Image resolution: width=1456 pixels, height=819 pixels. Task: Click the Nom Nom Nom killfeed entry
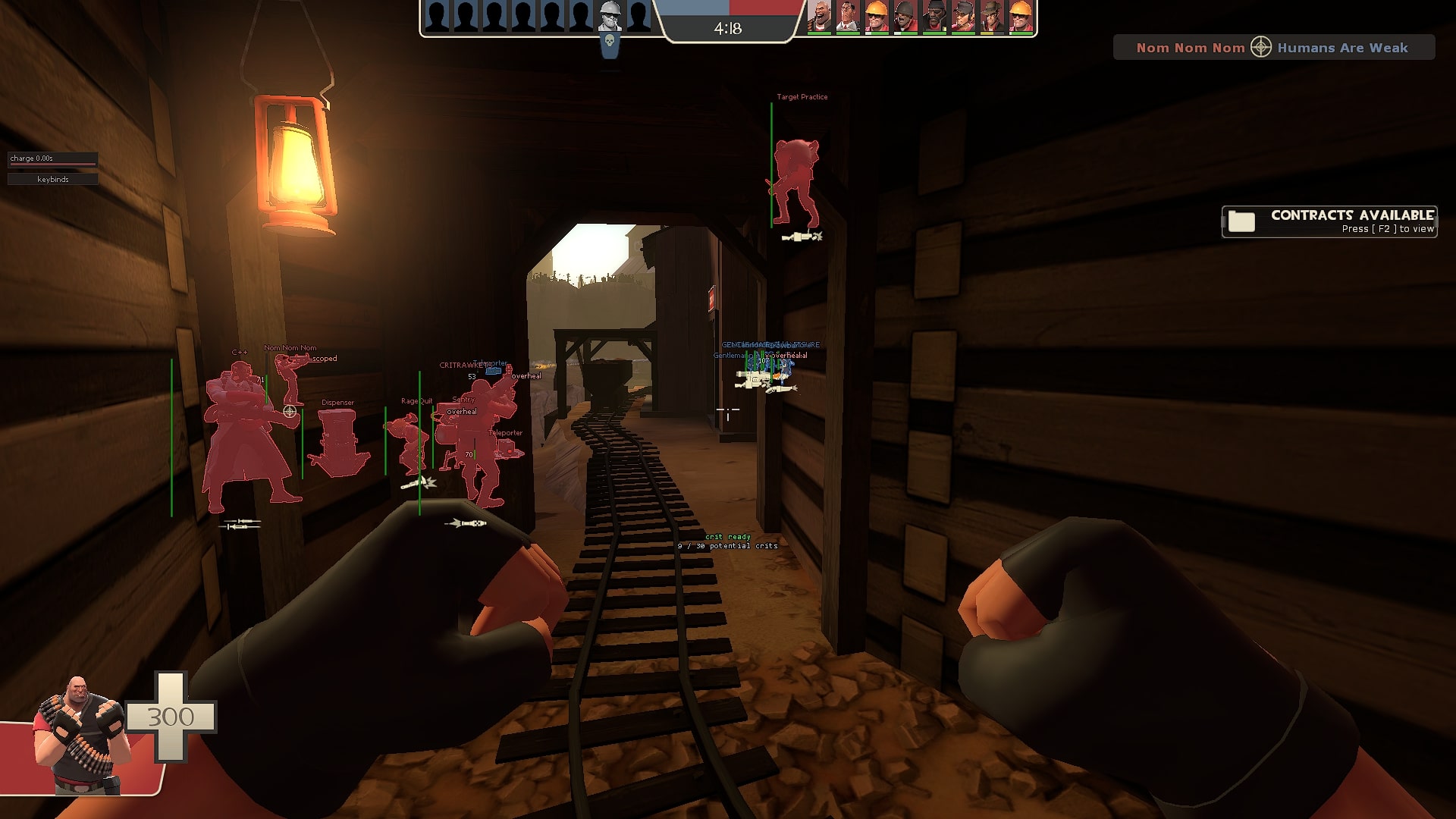click(x=1191, y=47)
